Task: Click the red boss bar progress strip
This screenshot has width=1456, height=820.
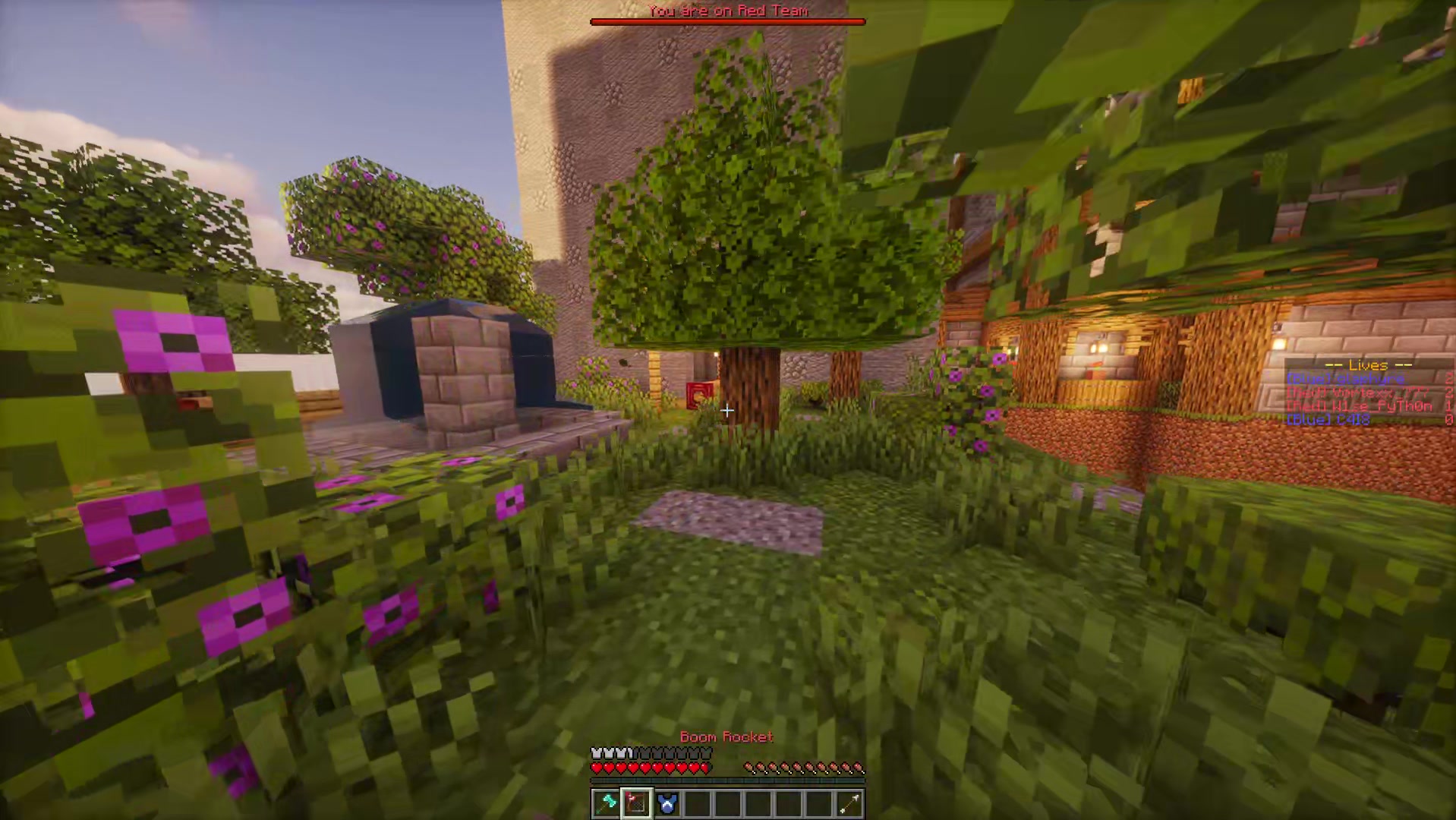Action: pyautogui.click(x=726, y=21)
